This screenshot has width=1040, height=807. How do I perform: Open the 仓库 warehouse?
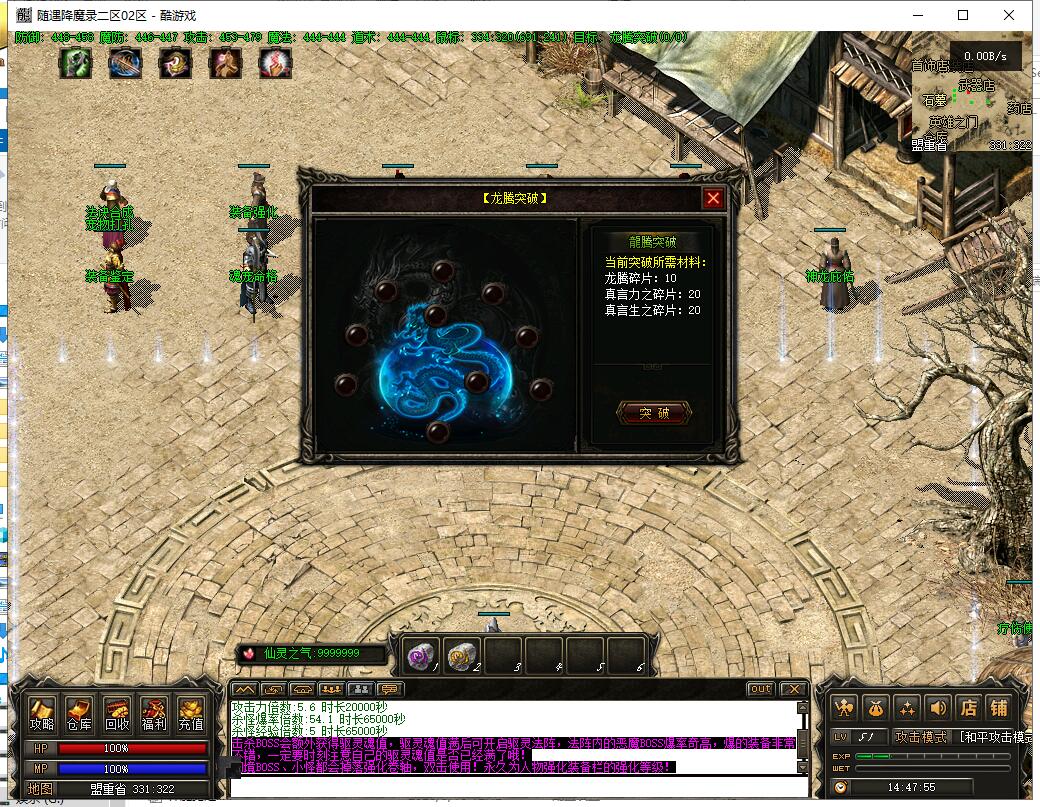pos(79,714)
